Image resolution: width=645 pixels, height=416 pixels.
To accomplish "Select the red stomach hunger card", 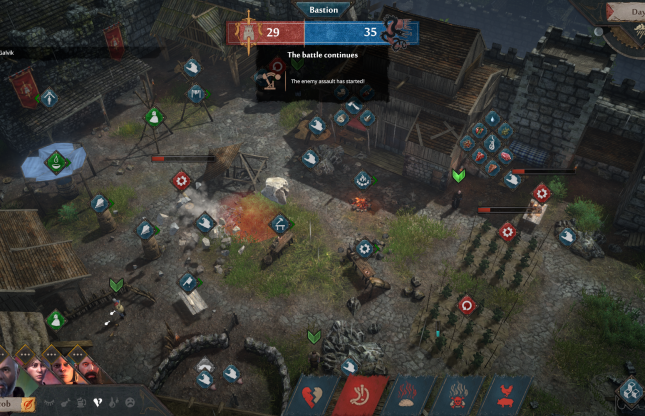I will click(x=357, y=395).
